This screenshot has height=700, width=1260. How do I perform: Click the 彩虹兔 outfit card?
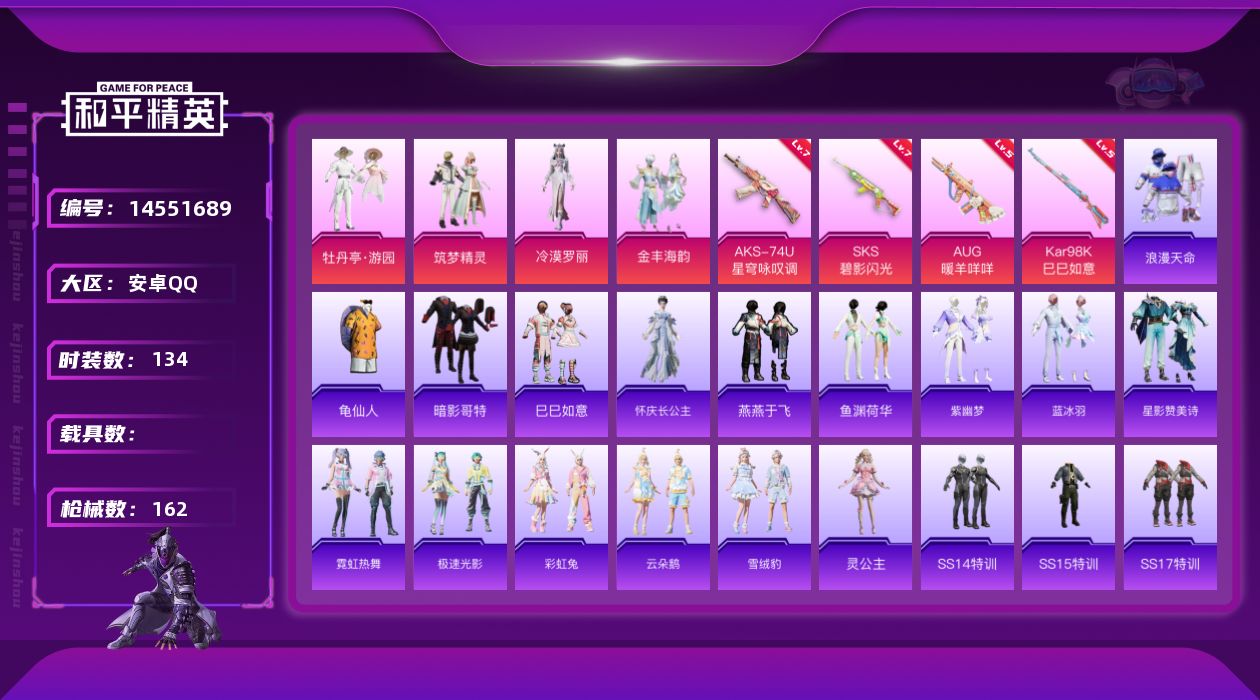tap(561, 517)
